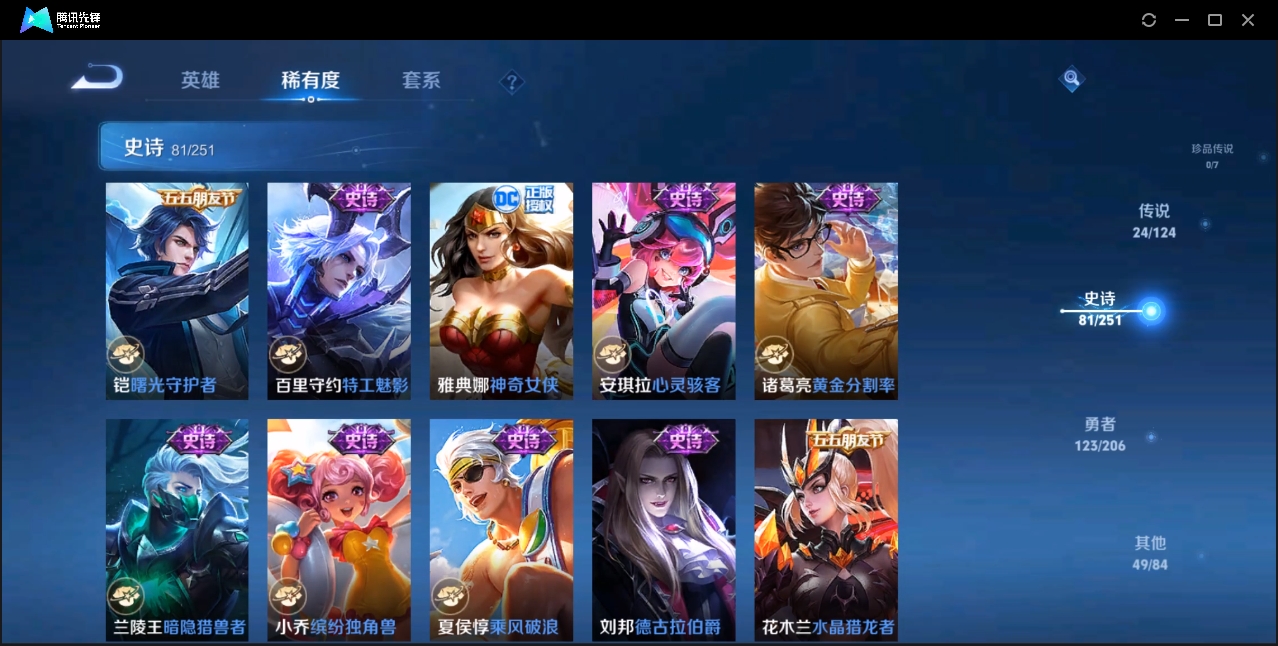Select 兰陵王 暗隐猎兽者 skin card

click(x=177, y=528)
